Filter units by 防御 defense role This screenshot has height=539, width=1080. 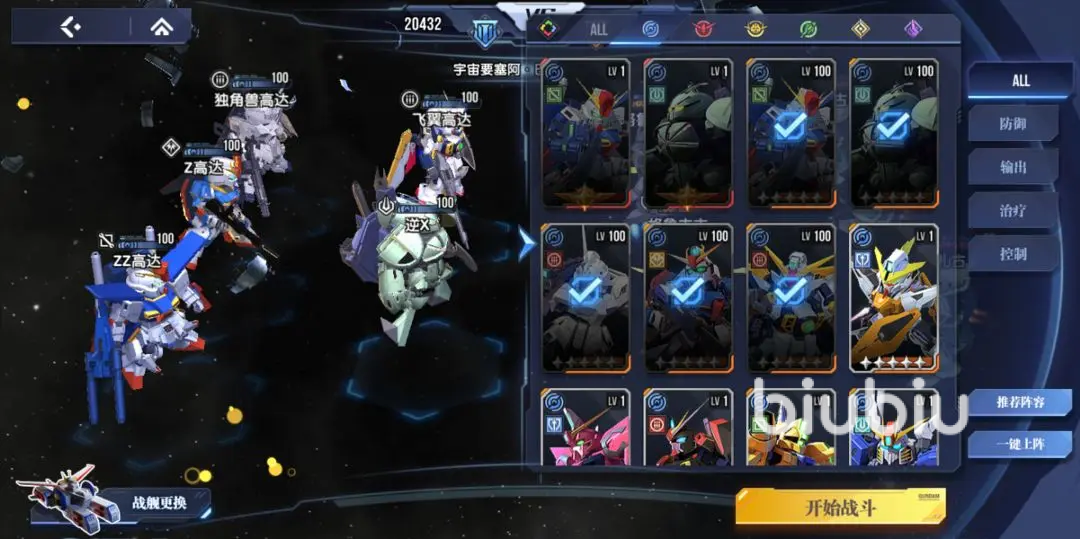click(1013, 124)
